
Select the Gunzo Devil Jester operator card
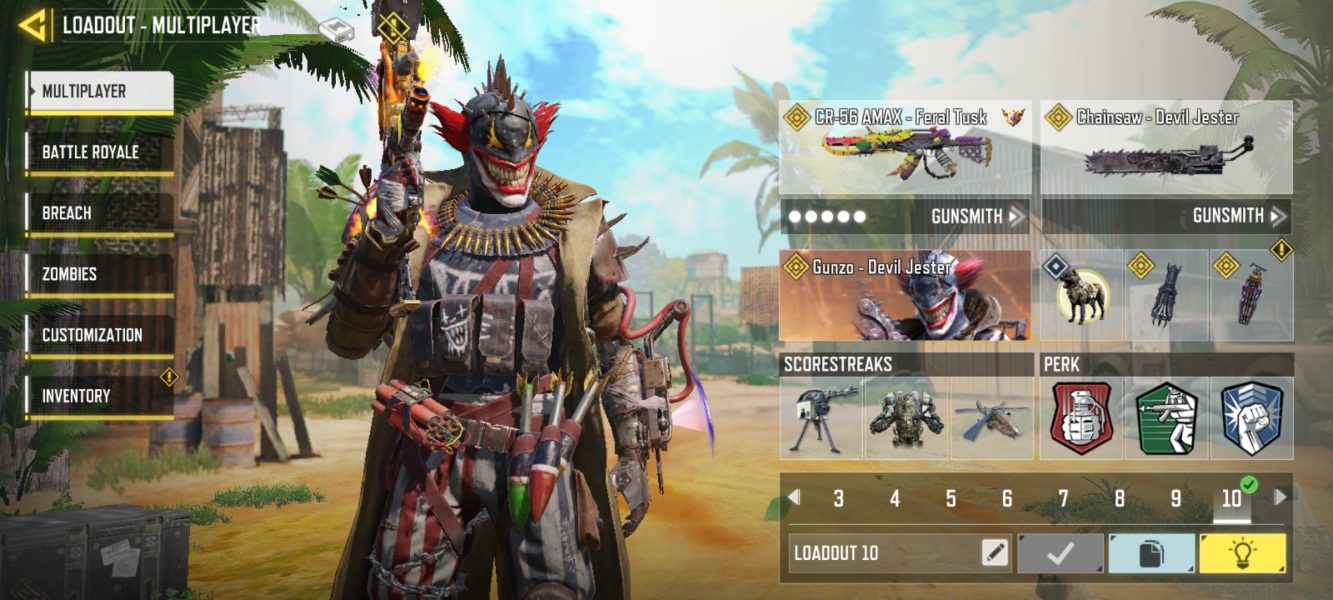coord(905,296)
